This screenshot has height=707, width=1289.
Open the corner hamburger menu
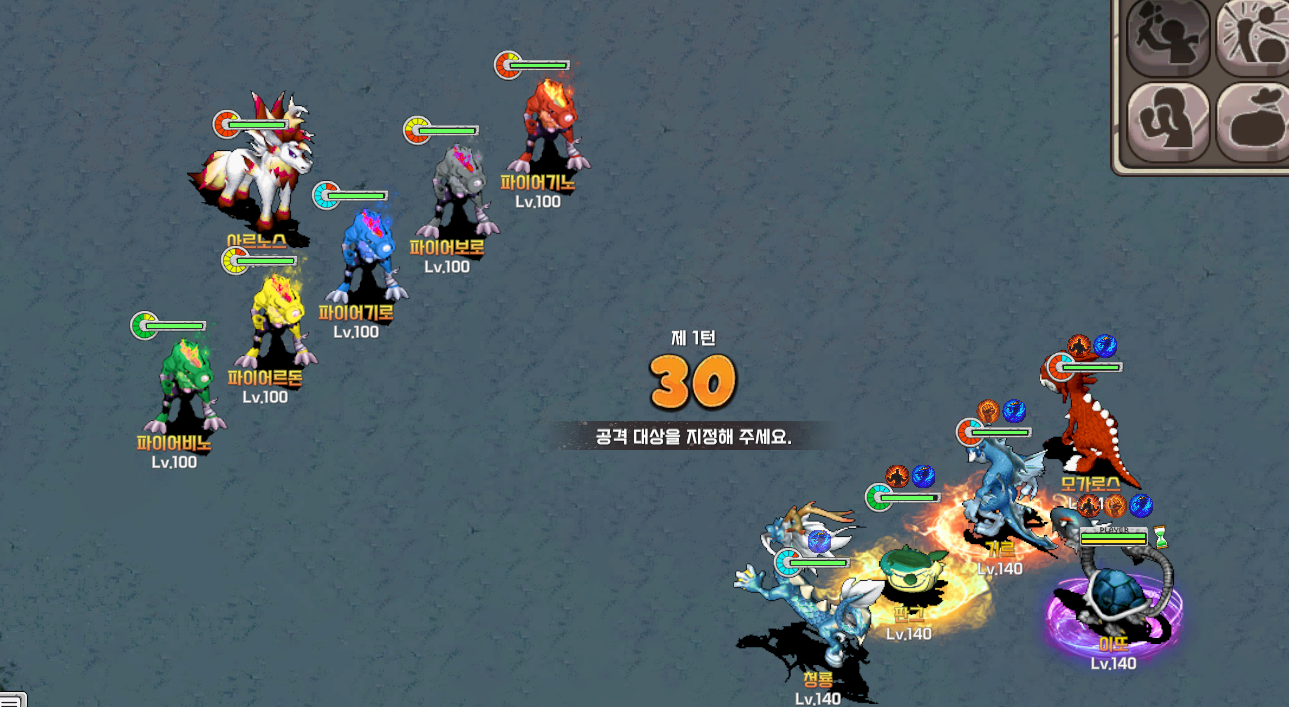pos(12,699)
